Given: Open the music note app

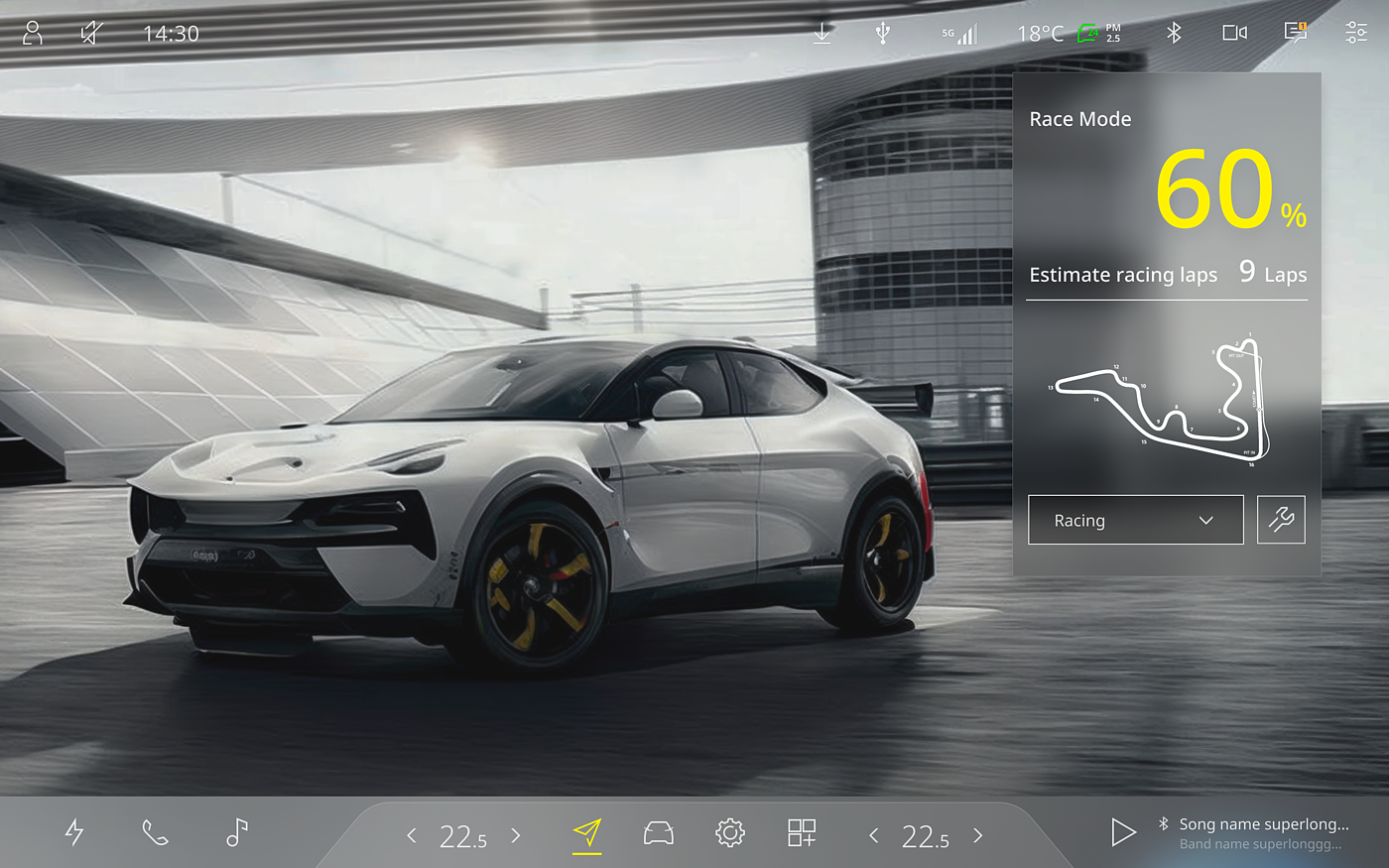Looking at the screenshot, I should point(236,832).
